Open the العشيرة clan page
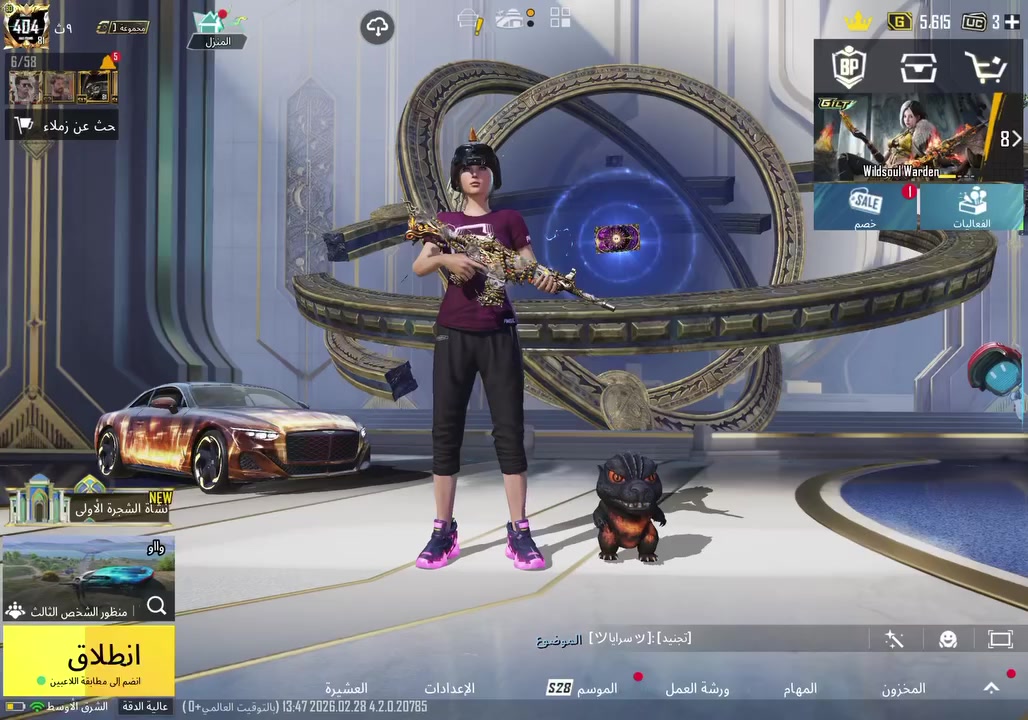Image resolution: width=1028 pixels, height=720 pixels. [x=346, y=688]
